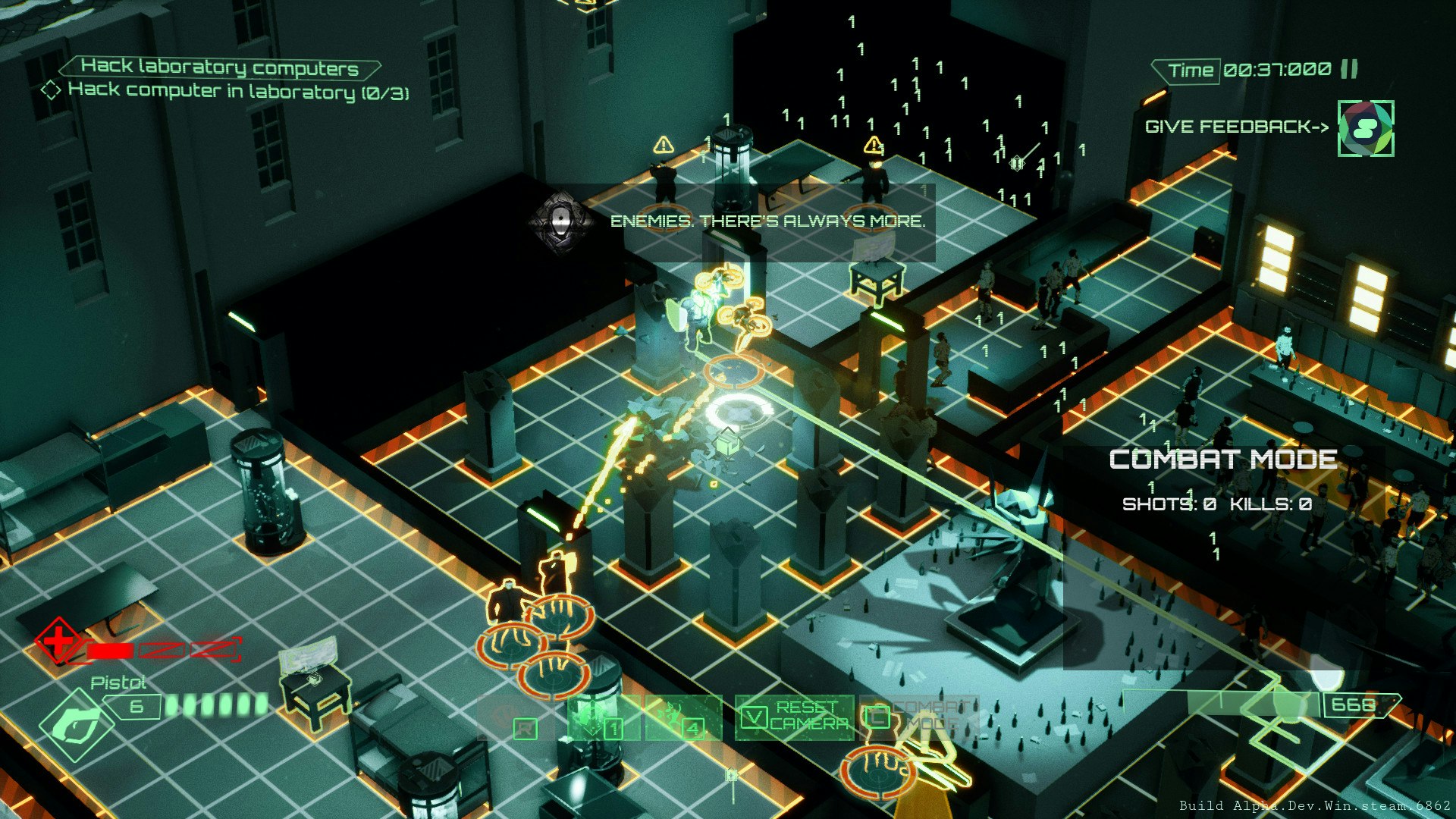This screenshot has height=819, width=1456.
Task: Select the greyed-out ability slot labeled R
Action: (516, 718)
